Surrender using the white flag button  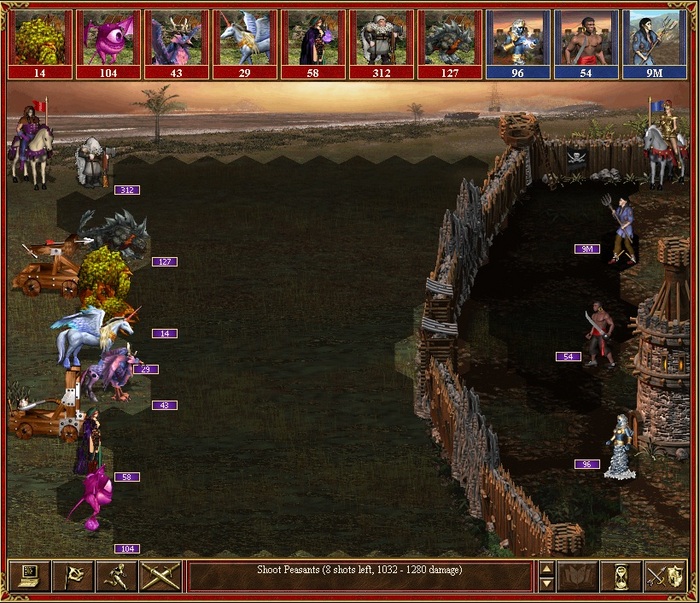point(73,575)
